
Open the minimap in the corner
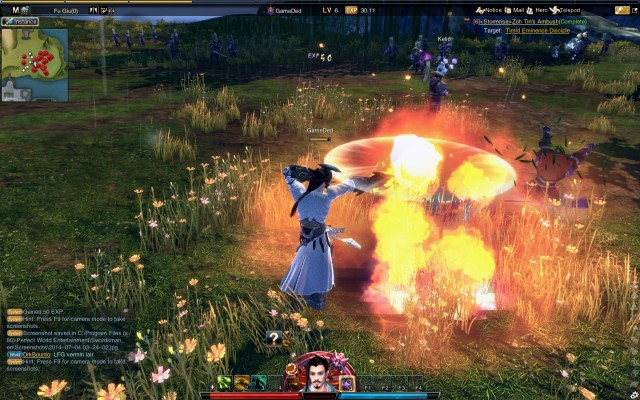tap(35, 62)
